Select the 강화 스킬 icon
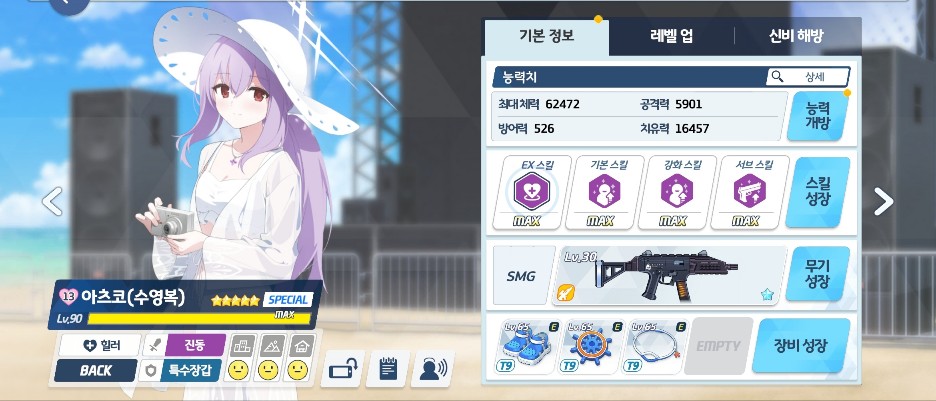Image resolution: width=936 pixels, height=401 pixels. click(x=673, y=191)
